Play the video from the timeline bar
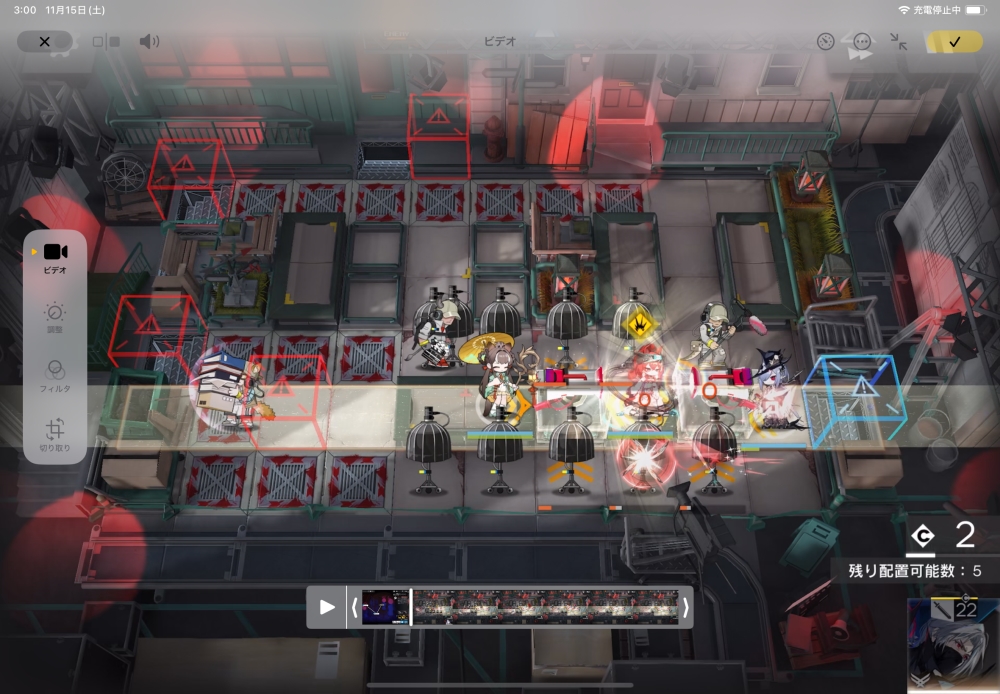Screen dimensions: 1000x694 [x=327, y=607]
